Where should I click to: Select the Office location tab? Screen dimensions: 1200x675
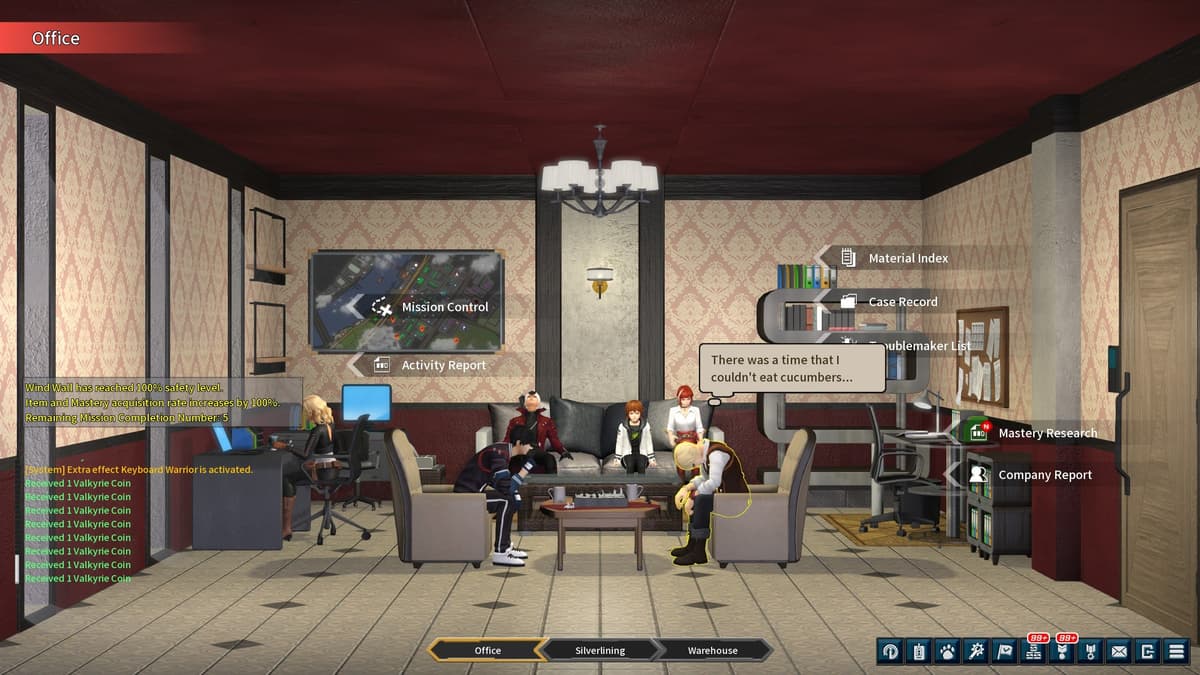tap(488, 650)
